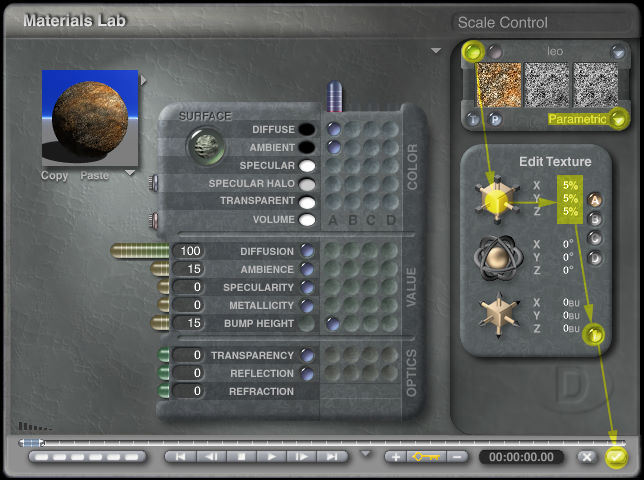Play the animation preview
This screenshot has height=480, width=644.
pyautogui.click(x=272, y=457)
